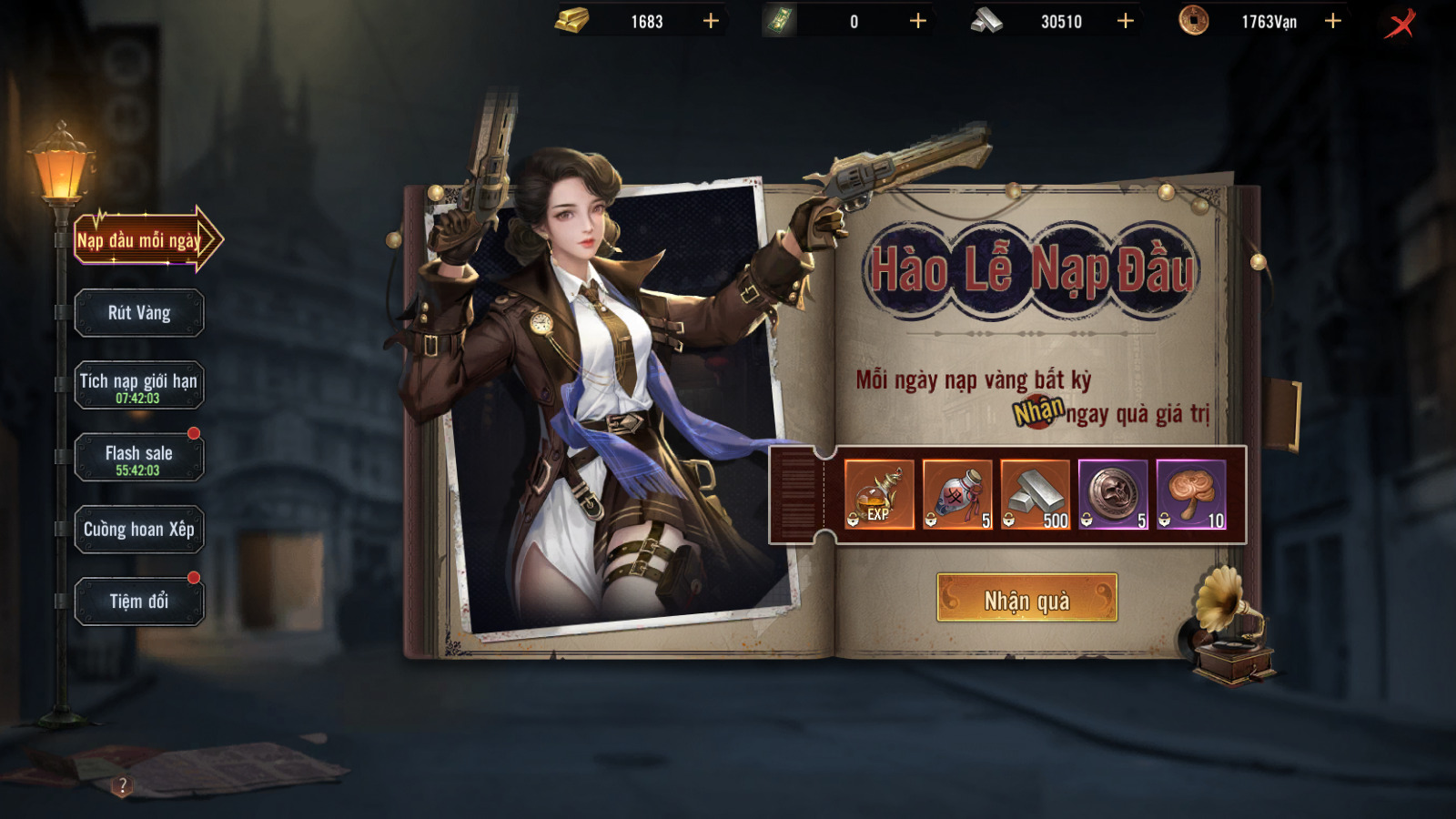This screenshot has height=819, width=1456.
Task: Open the question mark help icon
Action: click(123, 785)
